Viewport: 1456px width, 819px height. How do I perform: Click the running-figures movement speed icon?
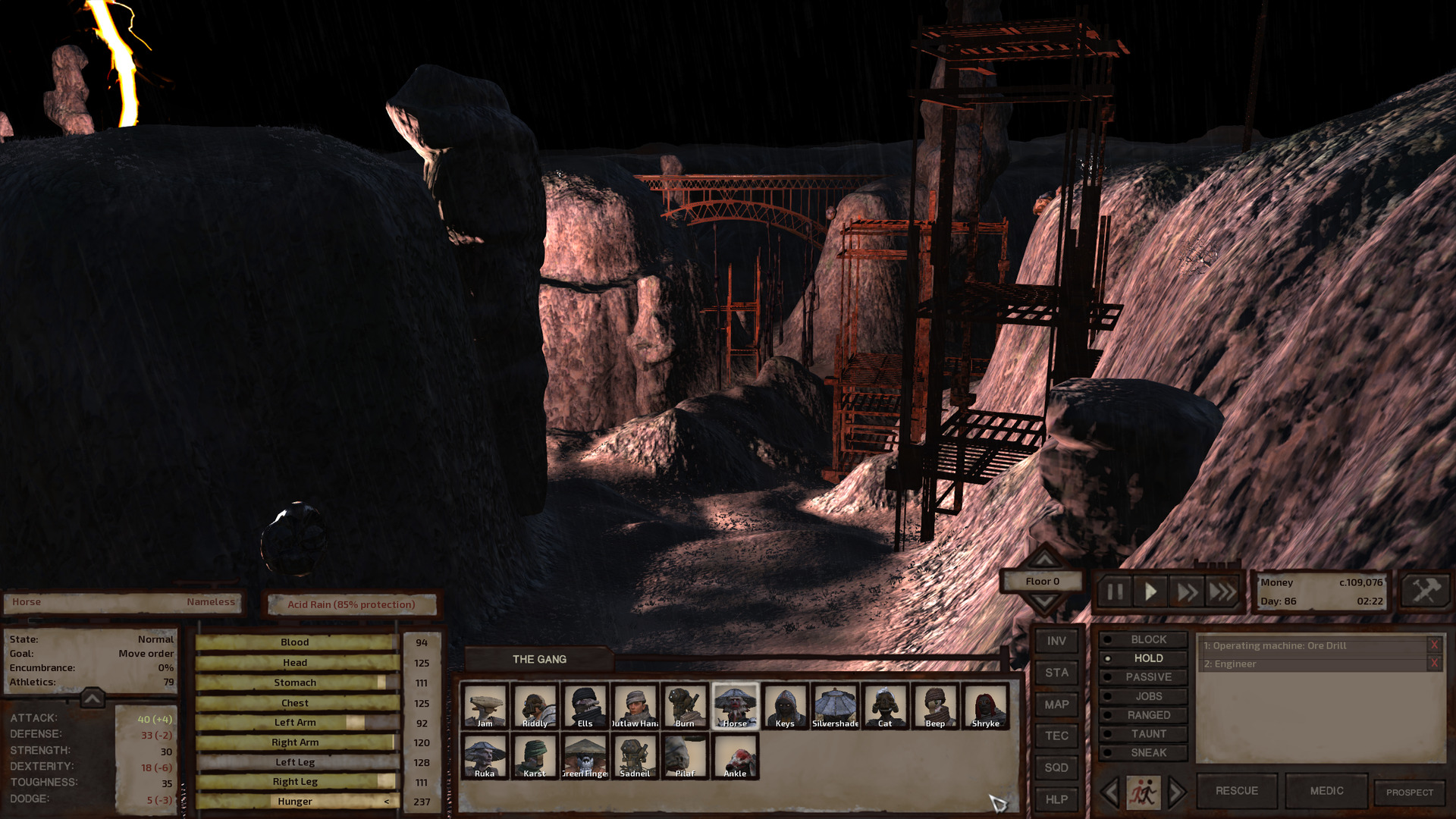point(1145,790)
